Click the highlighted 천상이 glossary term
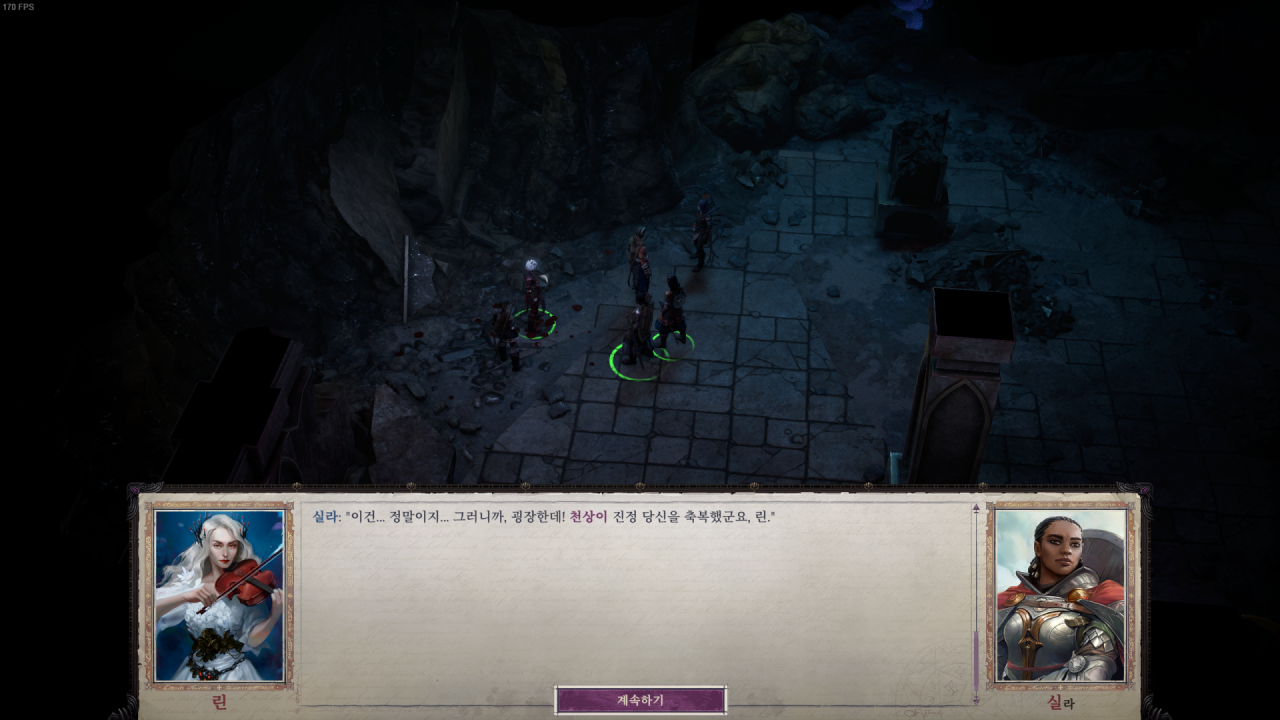1280x720 pixels. point(589,517)
